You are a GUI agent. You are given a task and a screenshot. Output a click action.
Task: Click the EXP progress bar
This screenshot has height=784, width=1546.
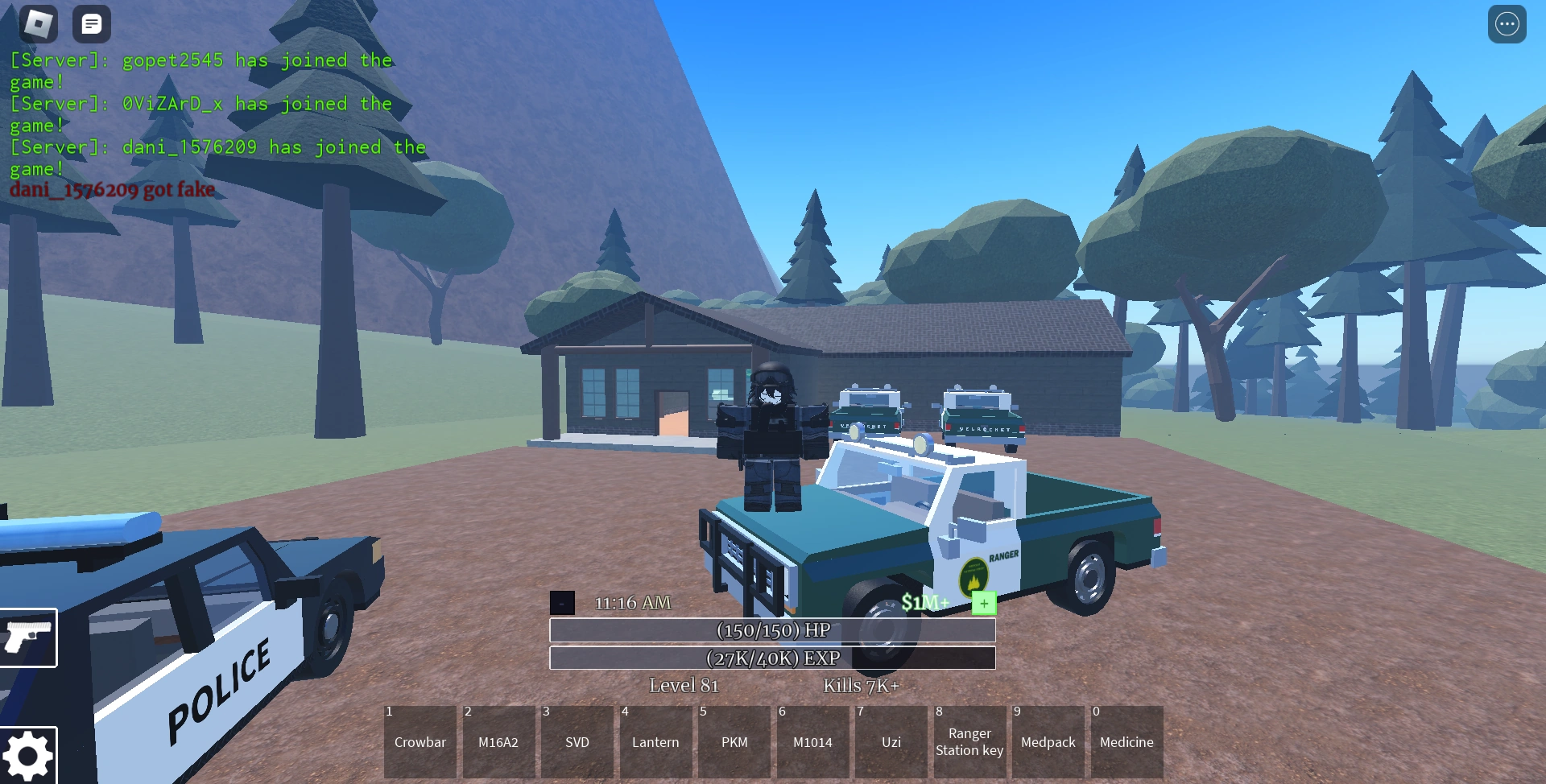click(772, 658)
